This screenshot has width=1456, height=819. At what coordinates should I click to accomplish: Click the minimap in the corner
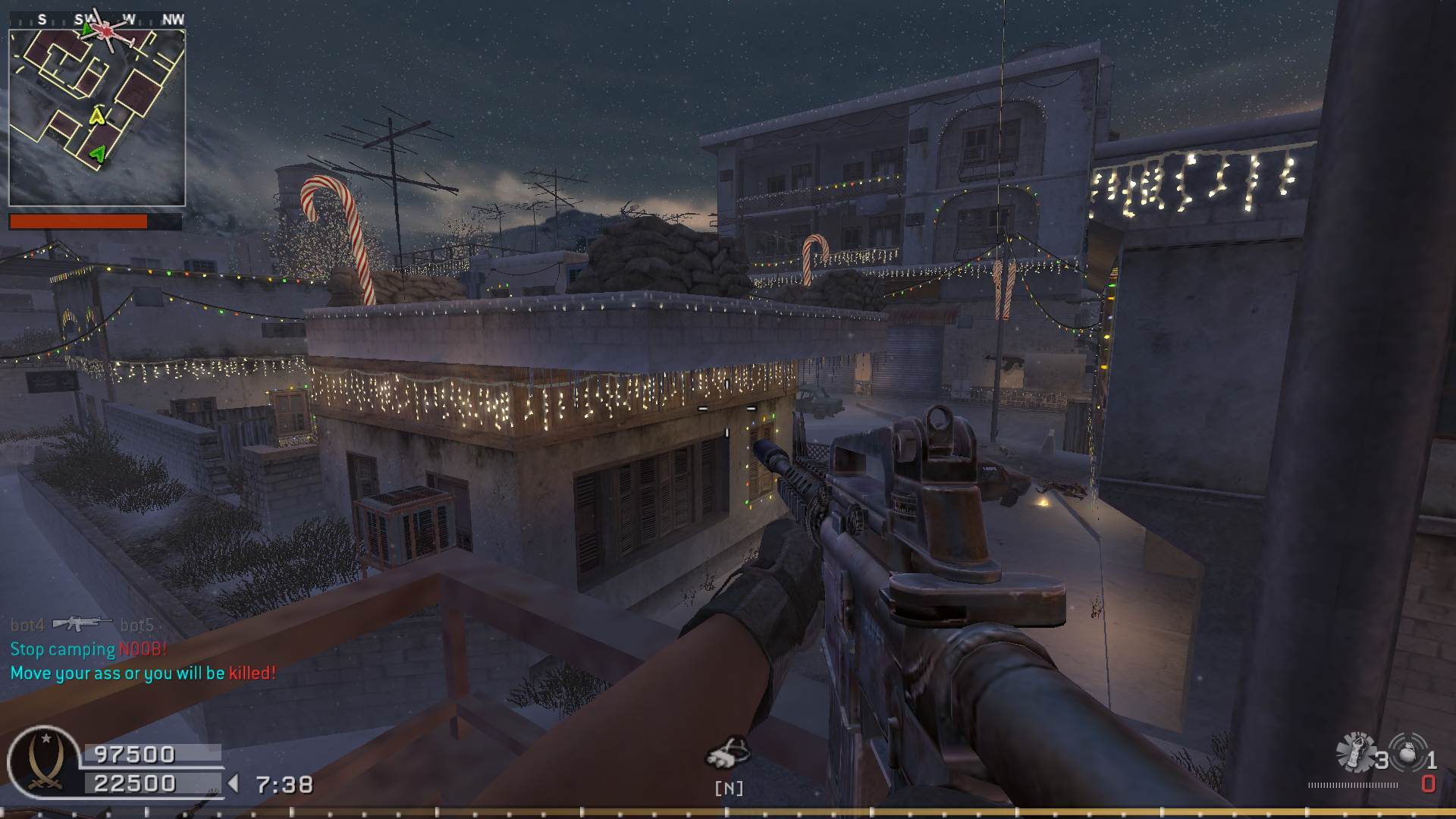click(x=97, y=118)
